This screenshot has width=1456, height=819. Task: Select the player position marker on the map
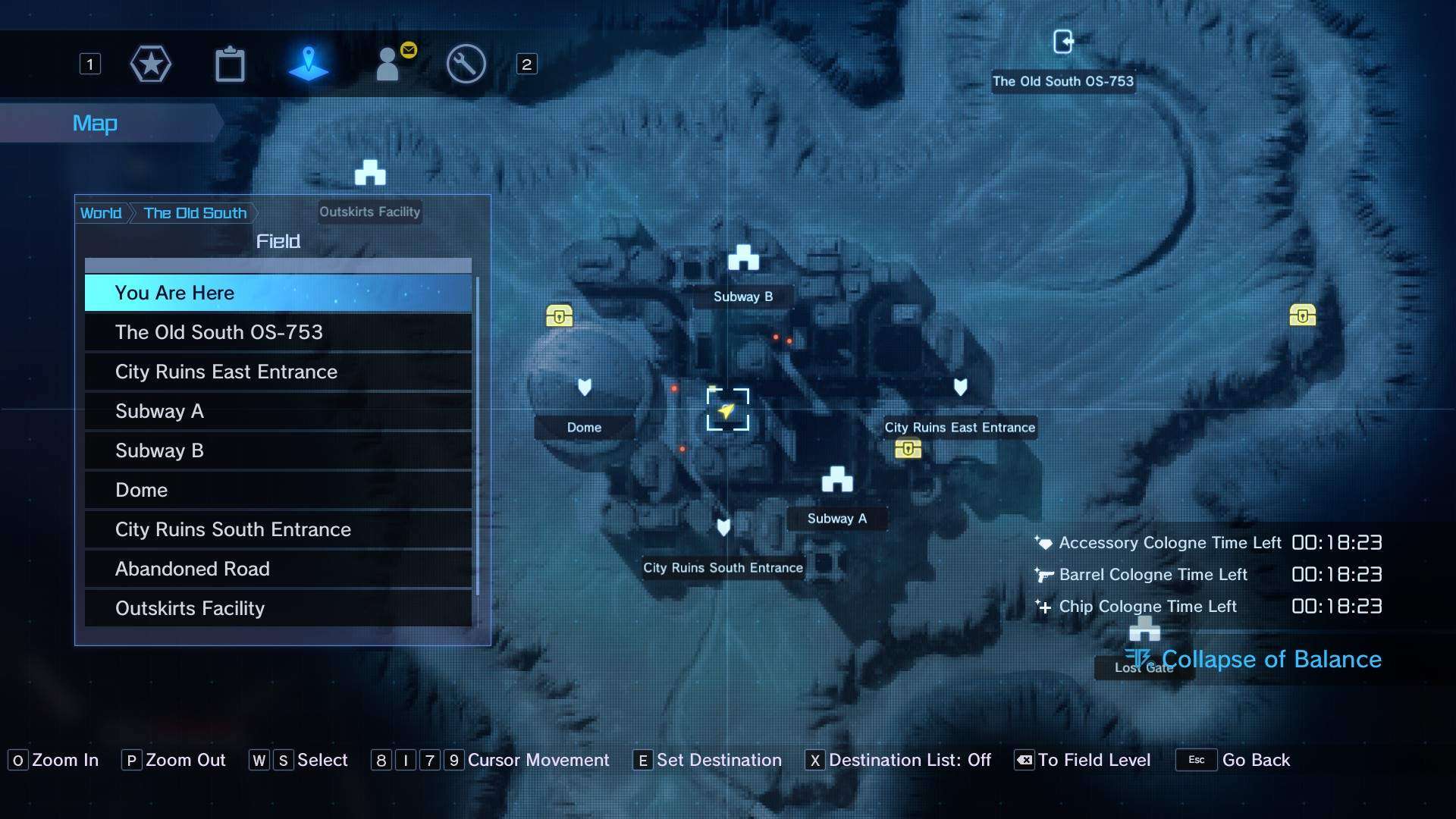tap(726, 410)
